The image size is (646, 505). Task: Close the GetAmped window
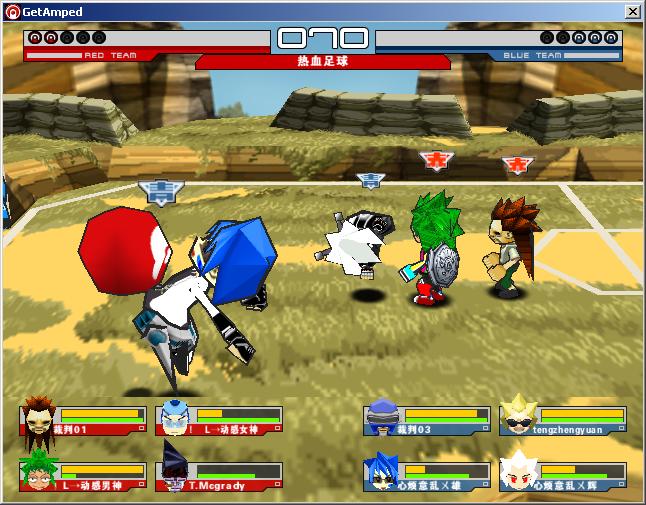tap(632, 12)
